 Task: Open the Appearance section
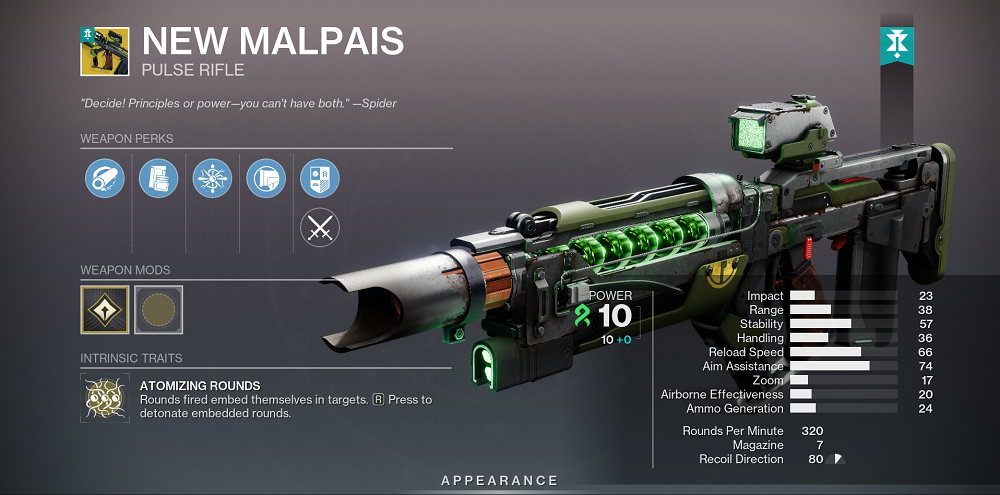[500, 481]
